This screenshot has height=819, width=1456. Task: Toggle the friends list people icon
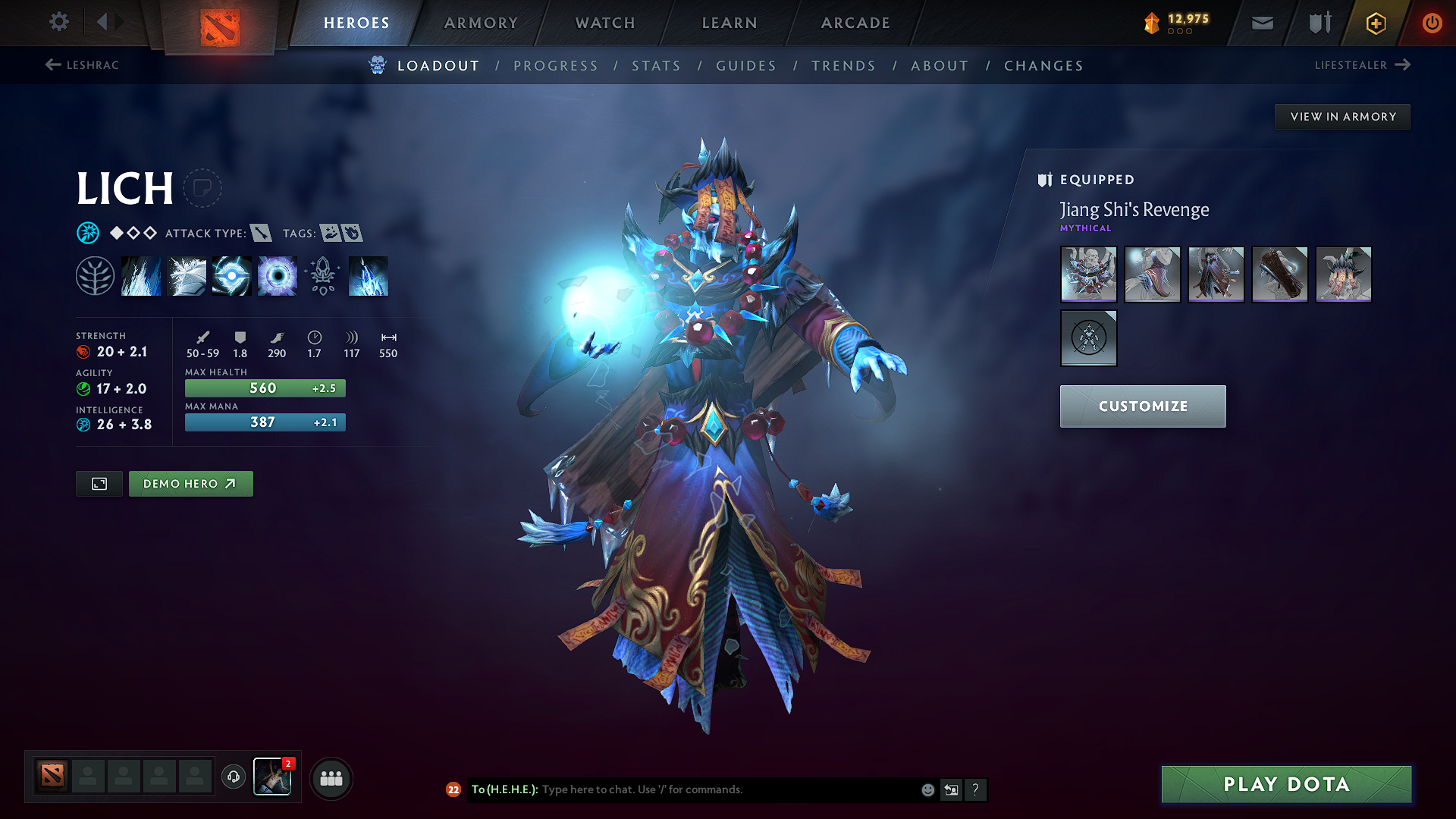point(331,777)
